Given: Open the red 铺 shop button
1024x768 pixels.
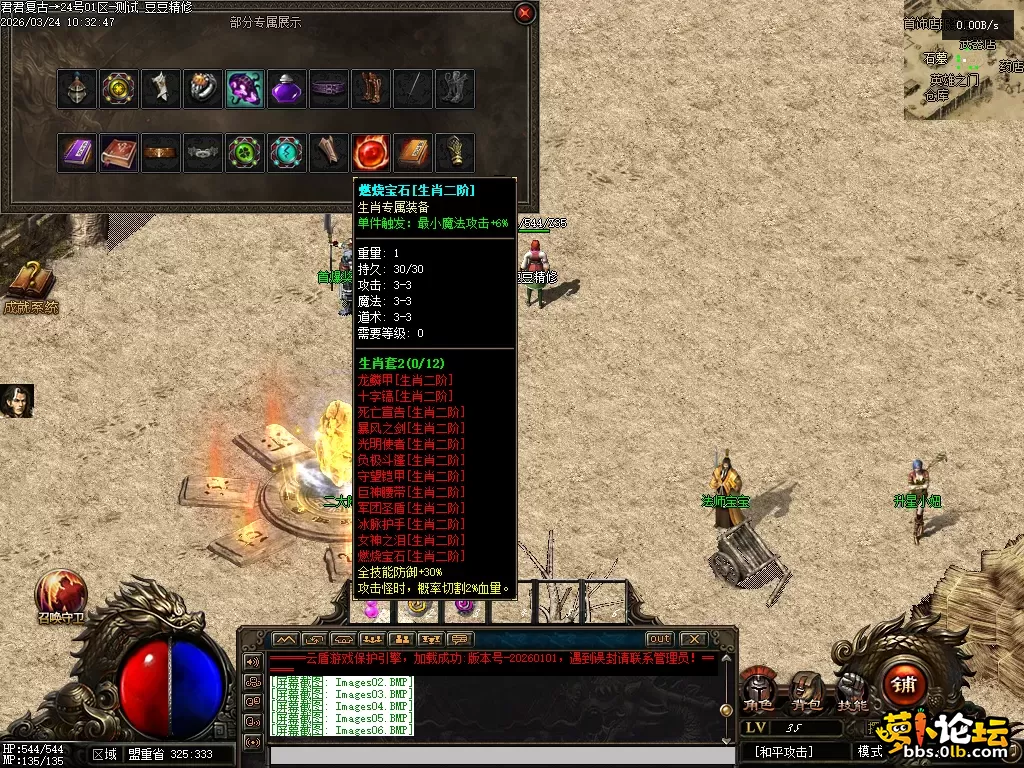Looking at the screenshot, I should (905, 685).
